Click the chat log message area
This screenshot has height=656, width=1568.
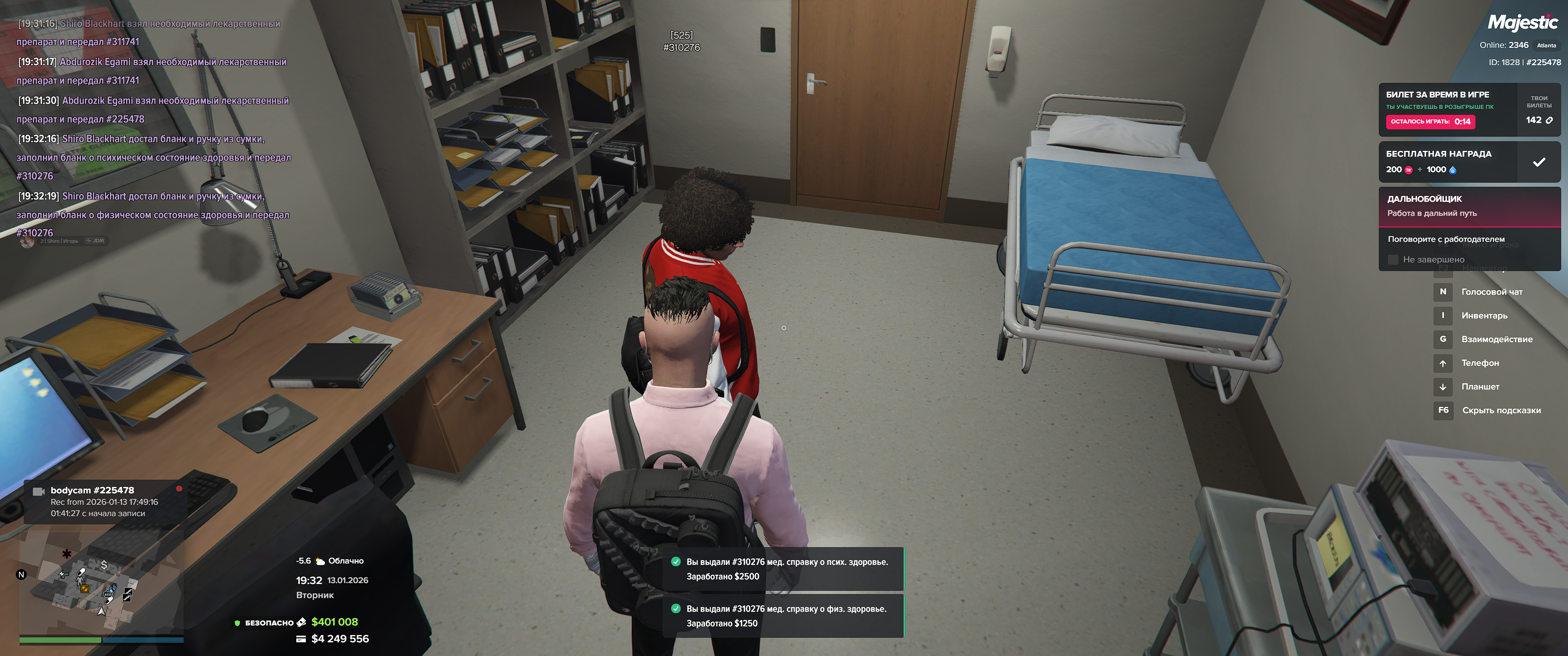(152, 128)
